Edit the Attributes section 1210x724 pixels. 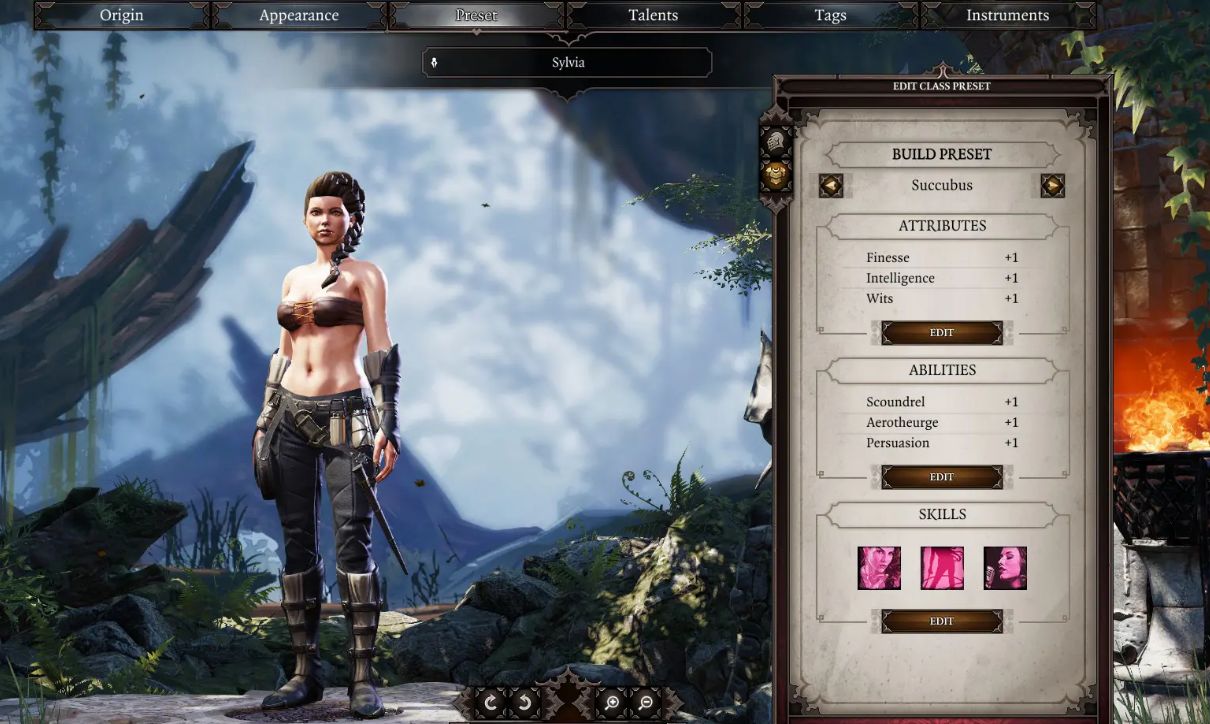click(x=942, y=333)
